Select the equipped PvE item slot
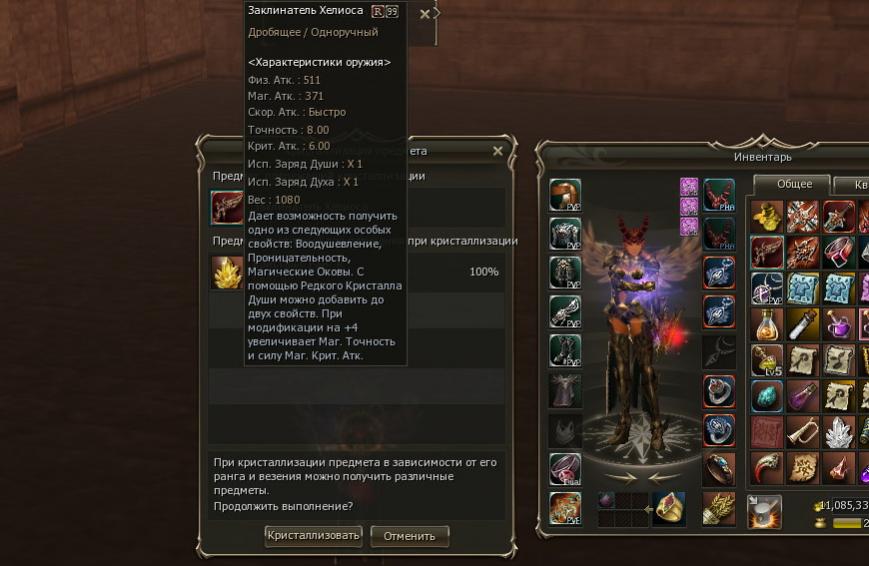This screenshot has height=566, width=869. (x=565, y=508)
